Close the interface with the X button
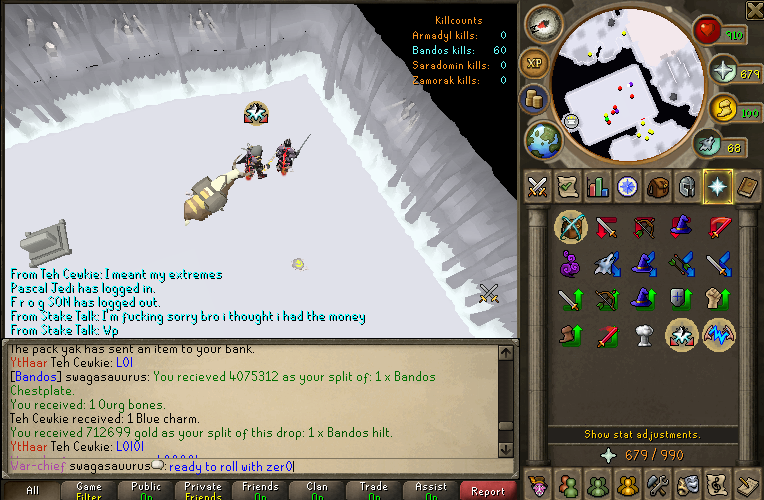The width and height of the screenshot is (764, 500). point(754,11)
